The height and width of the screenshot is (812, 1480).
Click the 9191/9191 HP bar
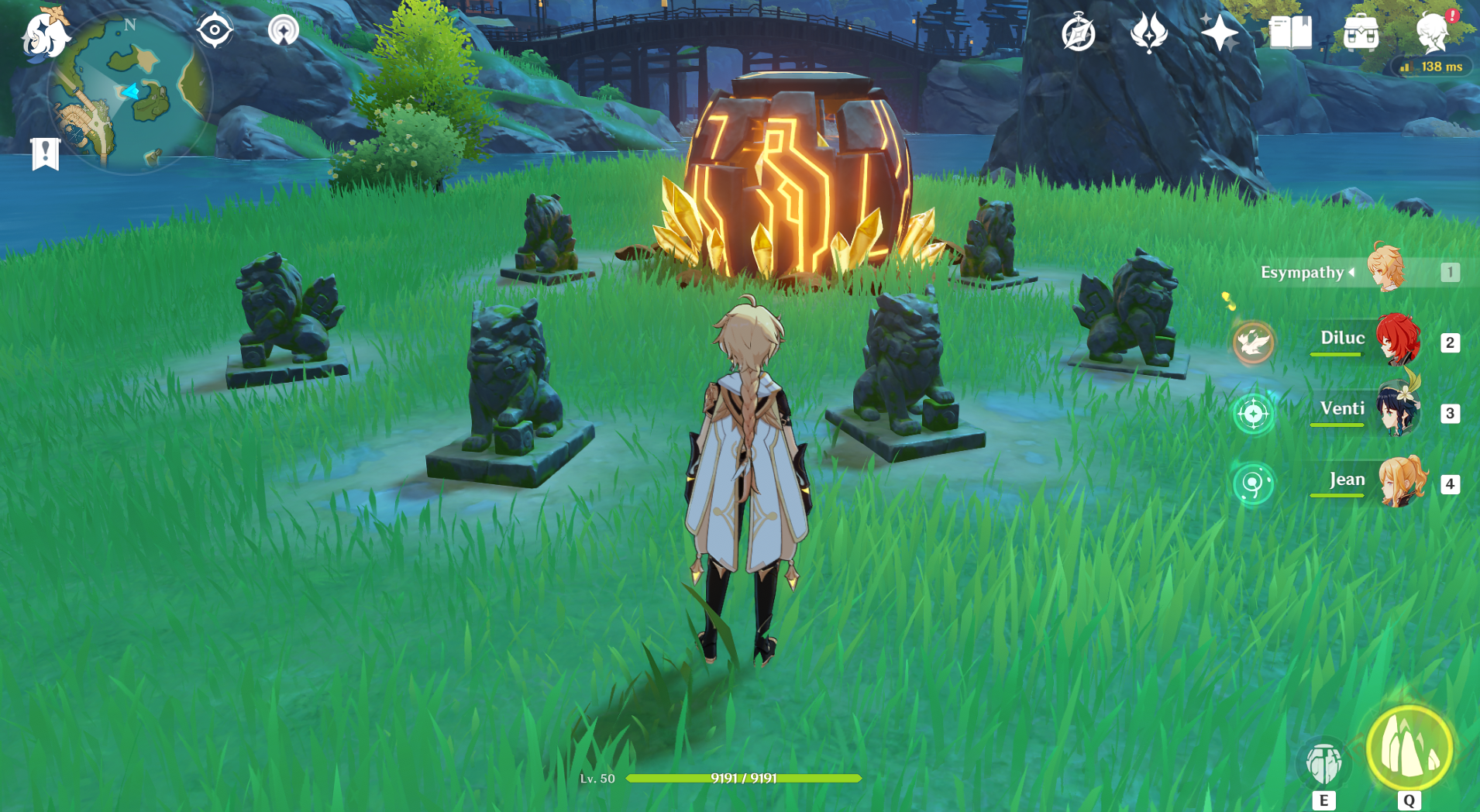[x=744, y=779]
